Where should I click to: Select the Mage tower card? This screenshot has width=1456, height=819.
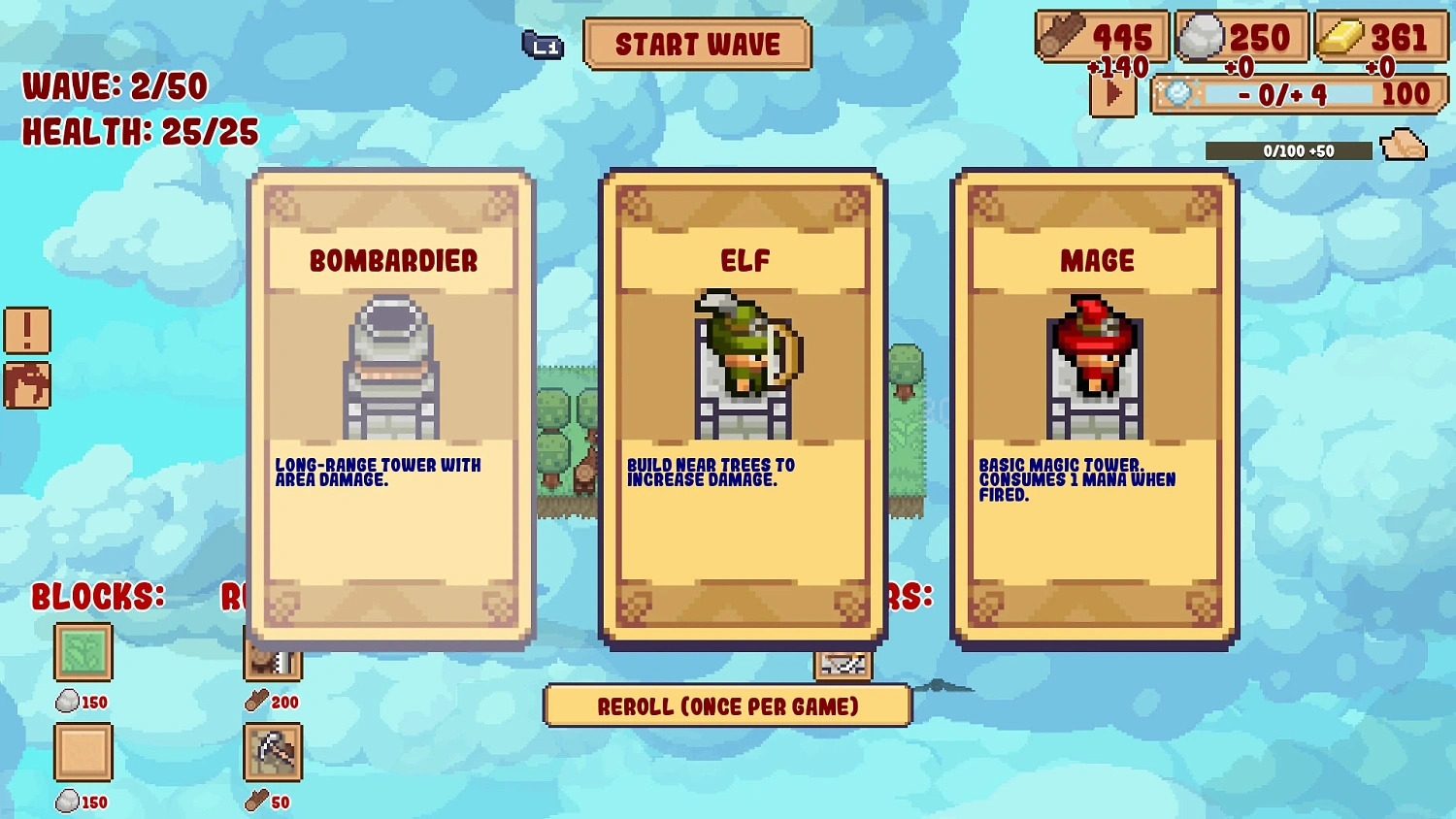tap(1095, 408)
